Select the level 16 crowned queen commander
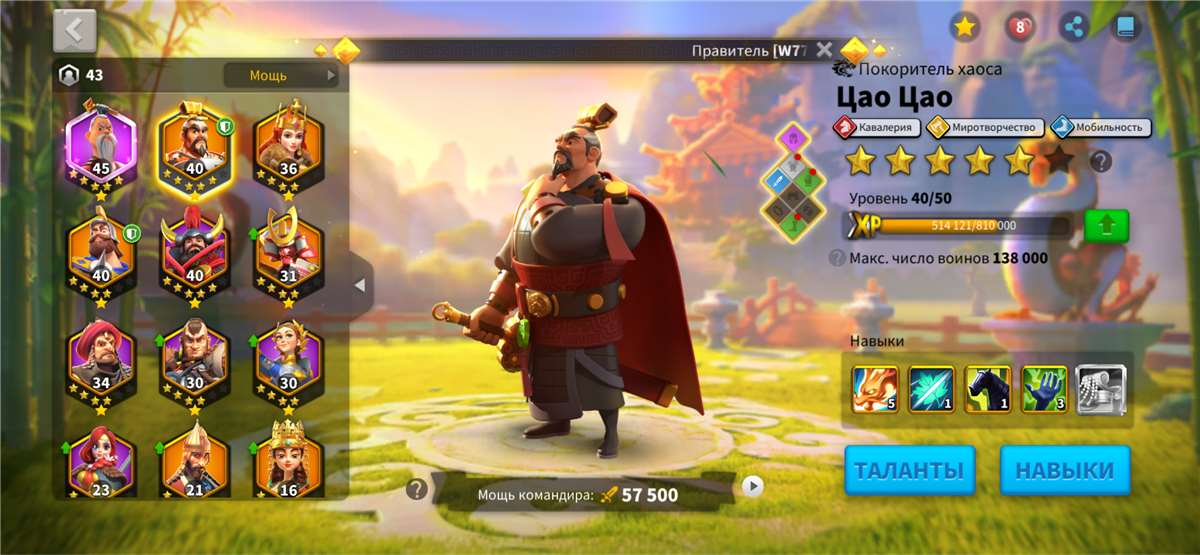The height and width of the screenshot is (555, 1200). tap(288, 463)
